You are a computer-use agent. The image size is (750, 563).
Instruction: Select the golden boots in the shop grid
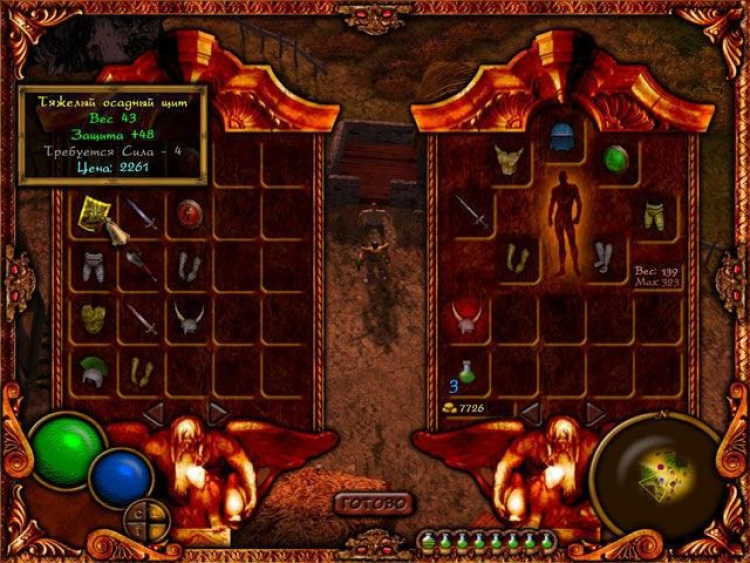141,371
